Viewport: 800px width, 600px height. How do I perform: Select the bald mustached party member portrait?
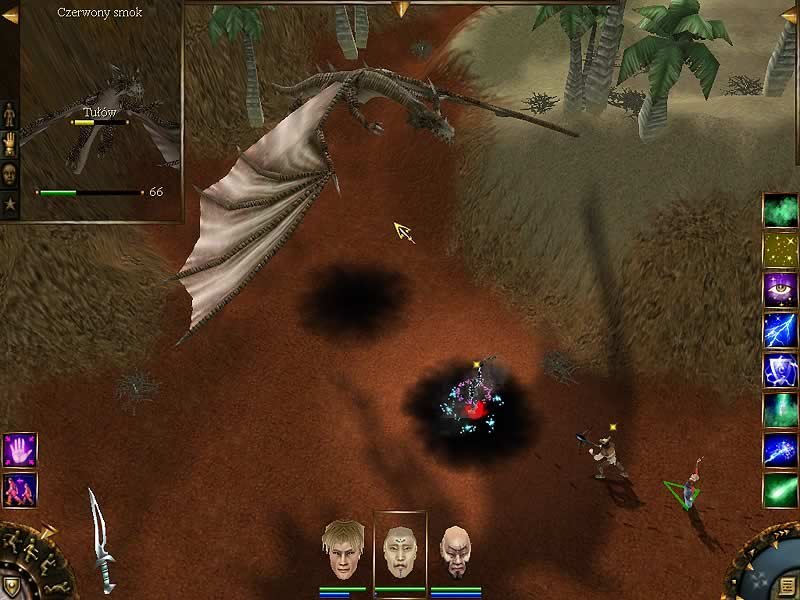tap(455, 551)
